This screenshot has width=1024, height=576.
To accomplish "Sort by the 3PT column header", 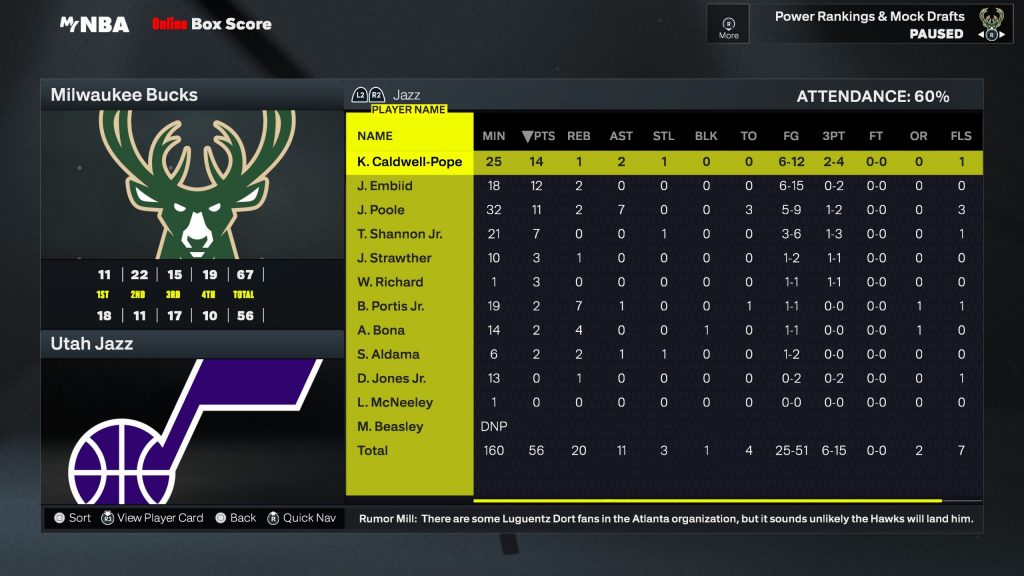I will point(833,136).
